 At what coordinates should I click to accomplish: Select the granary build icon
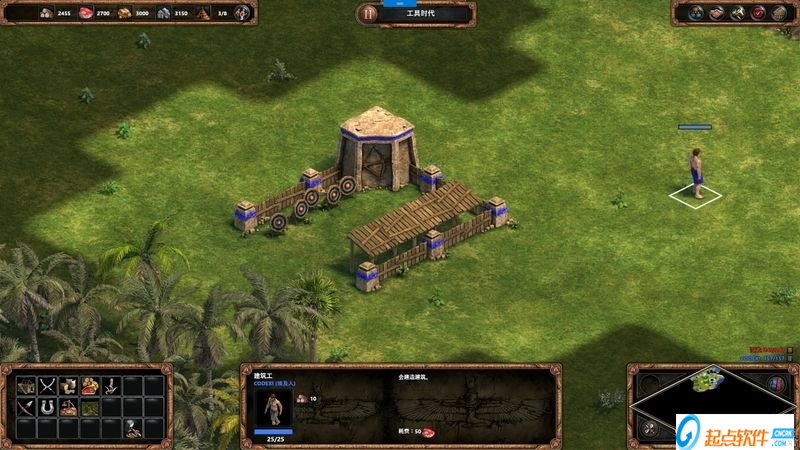coord(68,385)
